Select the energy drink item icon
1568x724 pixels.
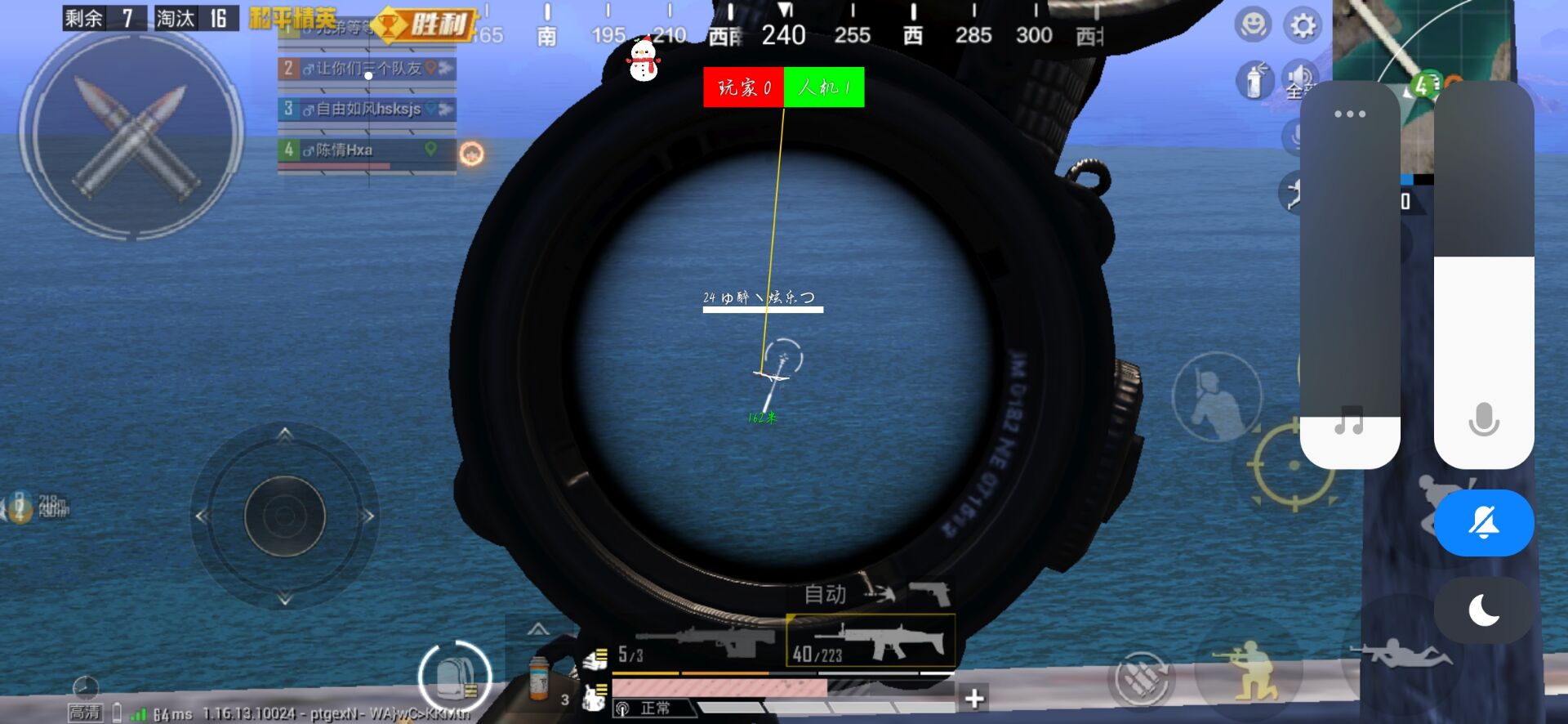[539, 676]
